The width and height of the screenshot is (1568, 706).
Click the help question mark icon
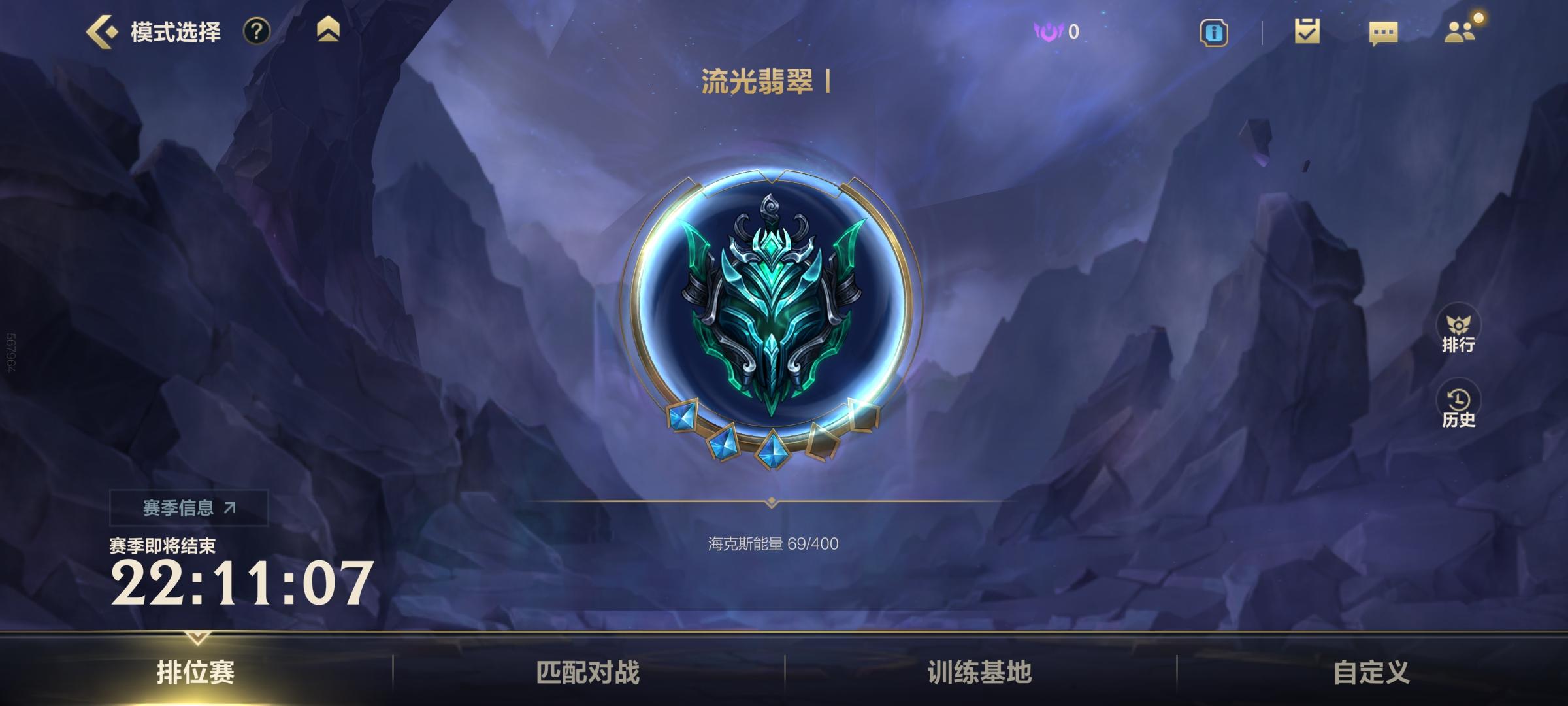257,31
